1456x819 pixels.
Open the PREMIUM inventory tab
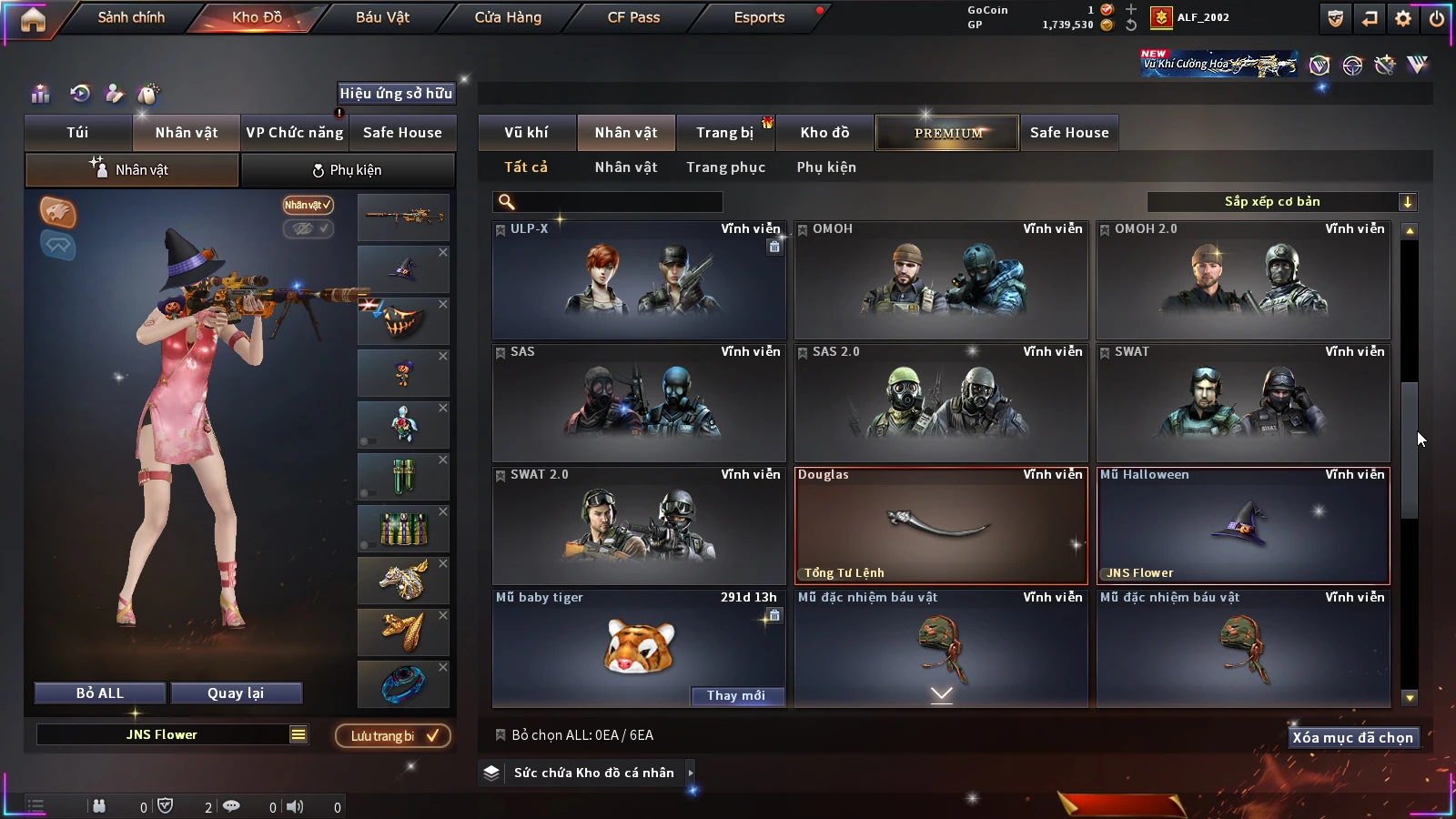pos(948,133)
